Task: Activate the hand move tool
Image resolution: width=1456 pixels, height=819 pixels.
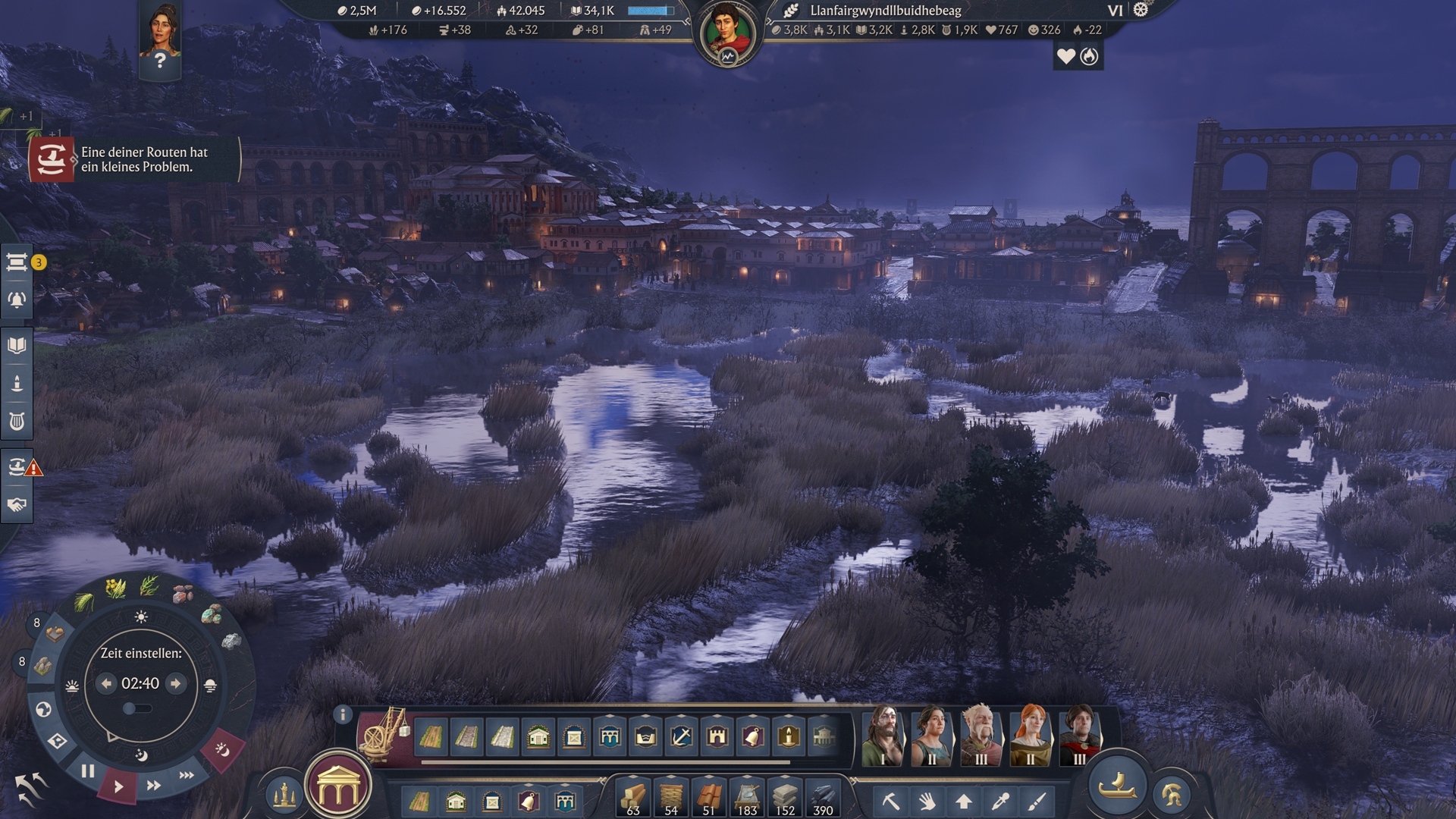Action: pos(927,801)
